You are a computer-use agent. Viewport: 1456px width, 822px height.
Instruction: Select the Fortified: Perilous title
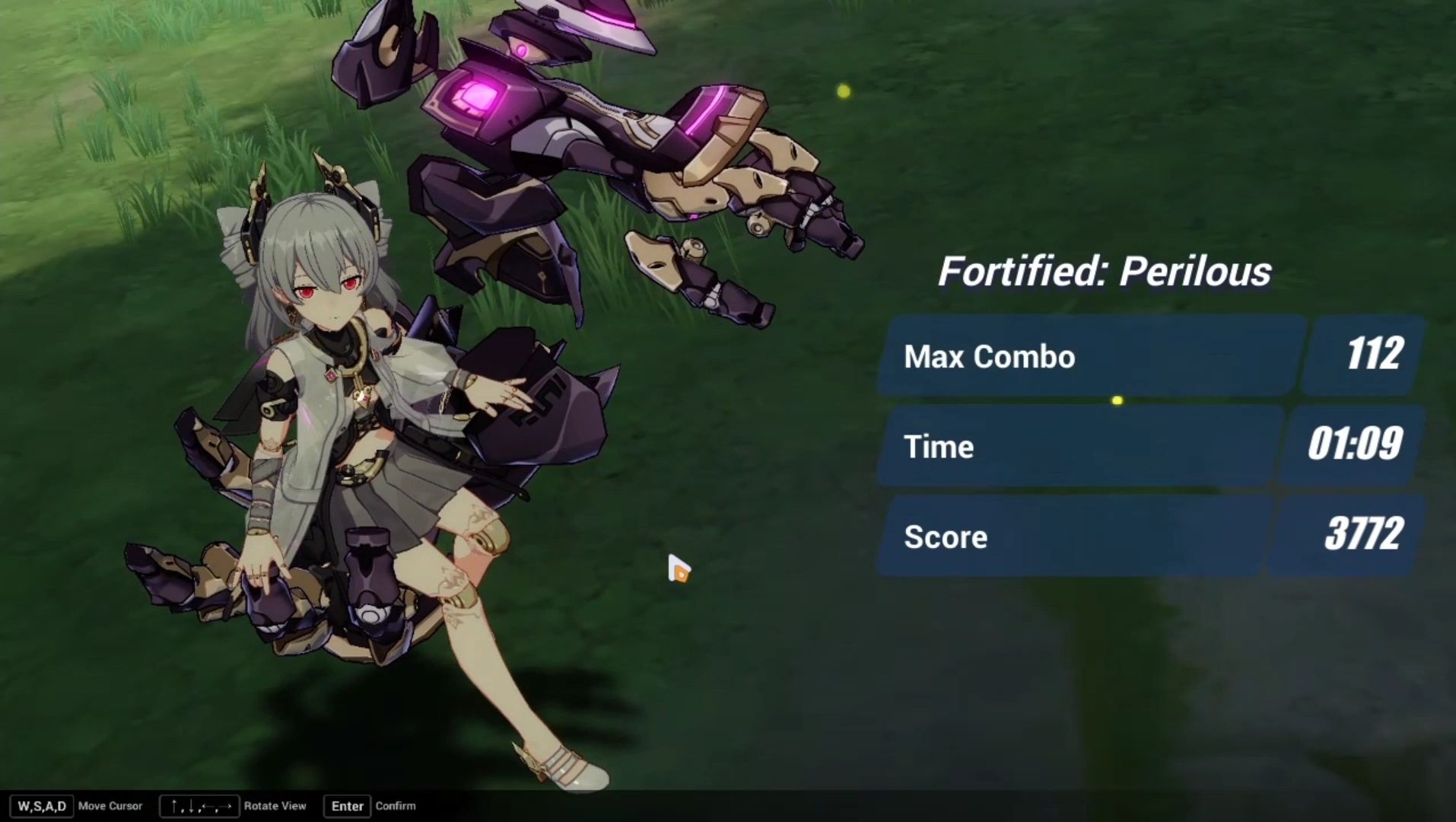click(1105, 270)
